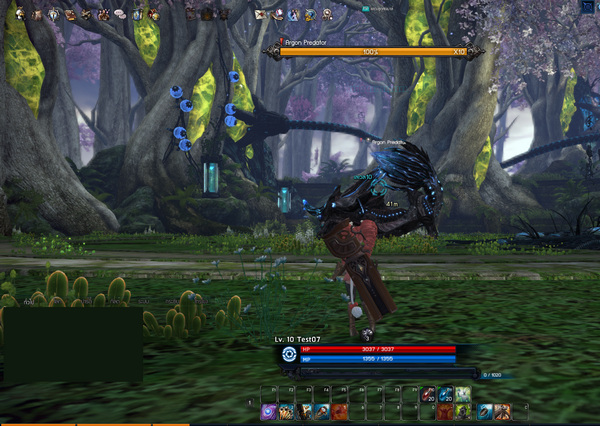Activate the purple swirl orb skill

point(268,411)
